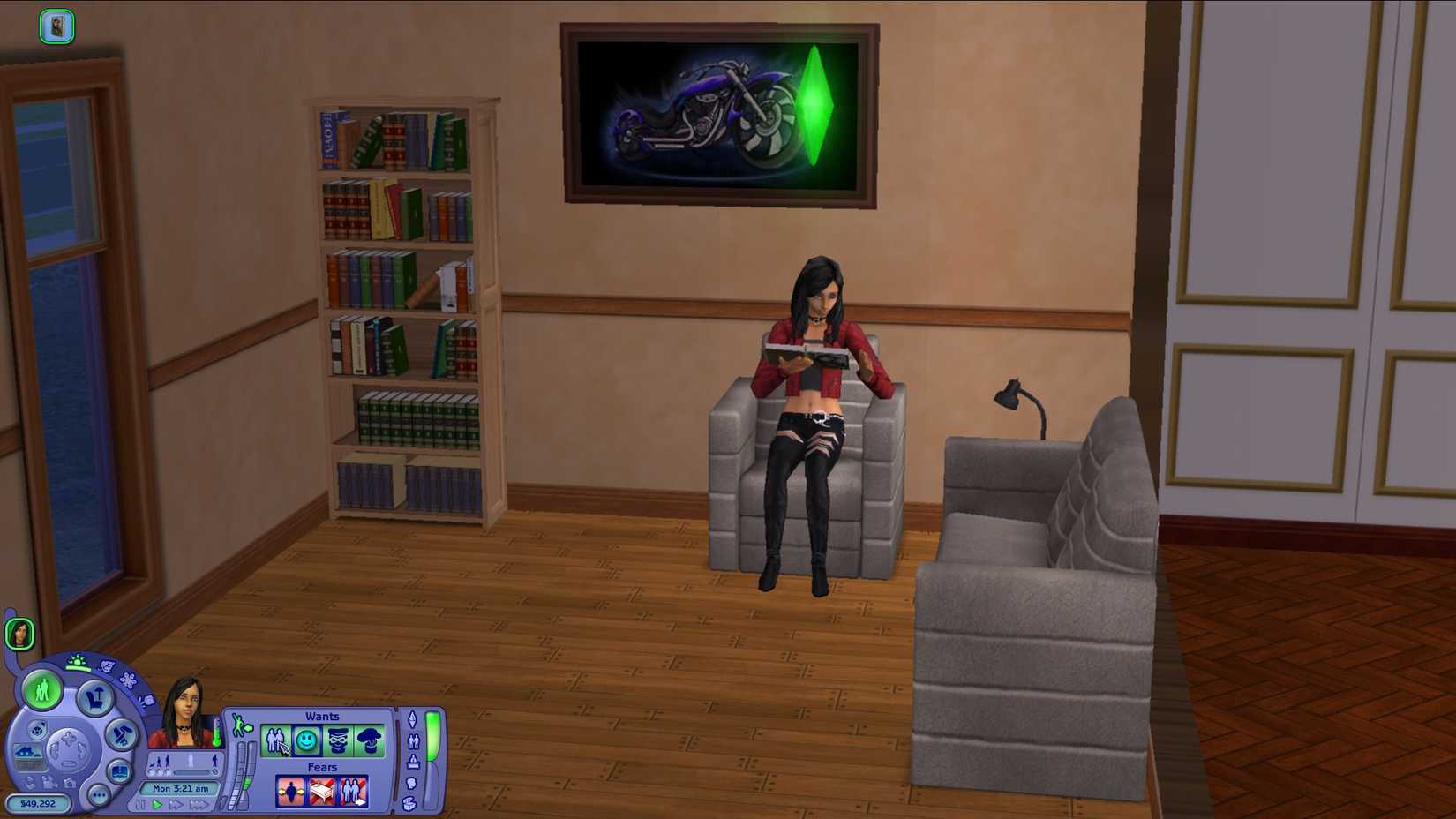This screenshot has height=819, width=1456.
Task: Switch to the Relationships tab
Action: [413, 743]
